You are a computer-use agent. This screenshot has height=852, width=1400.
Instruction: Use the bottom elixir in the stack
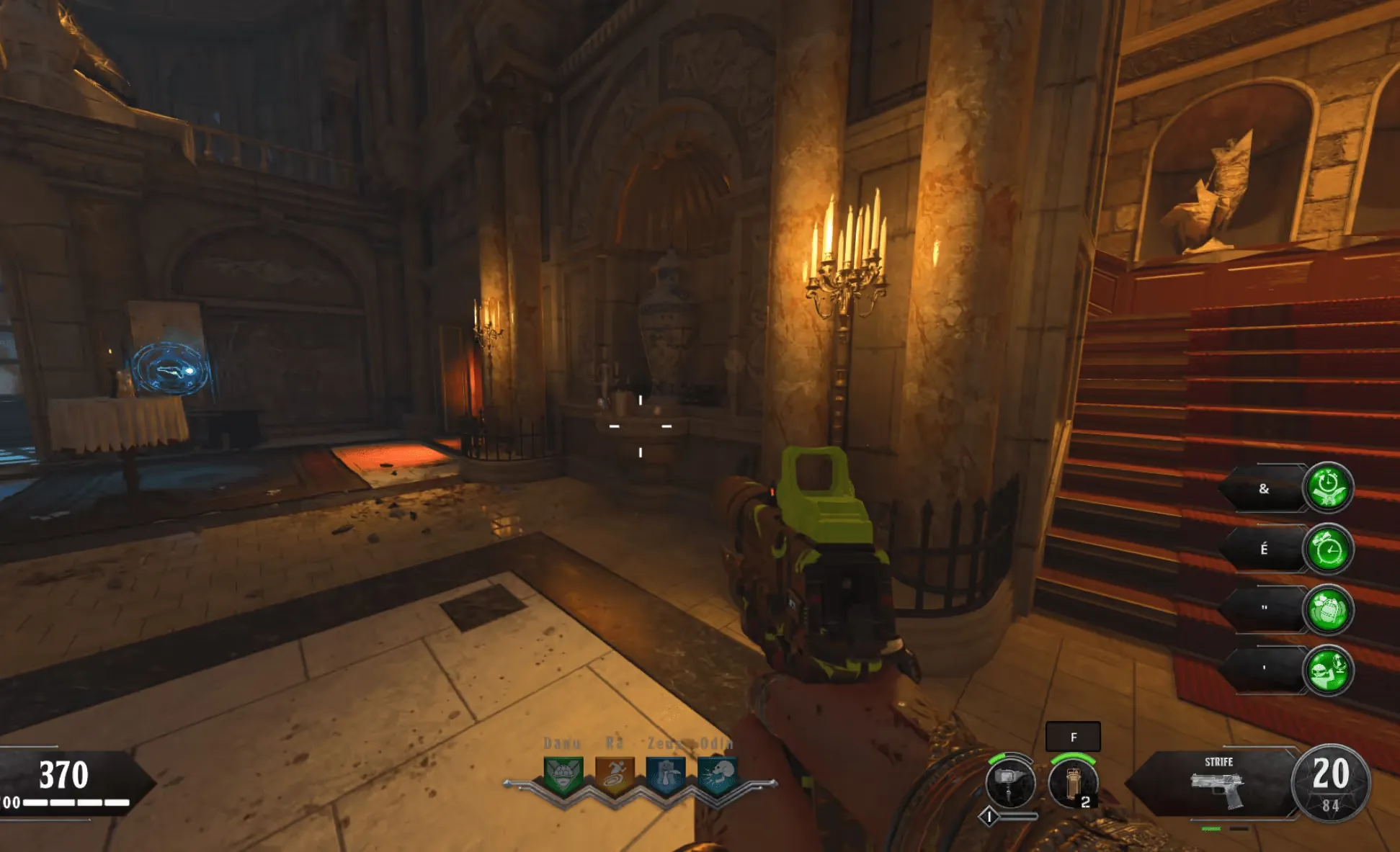[1327, 671]
